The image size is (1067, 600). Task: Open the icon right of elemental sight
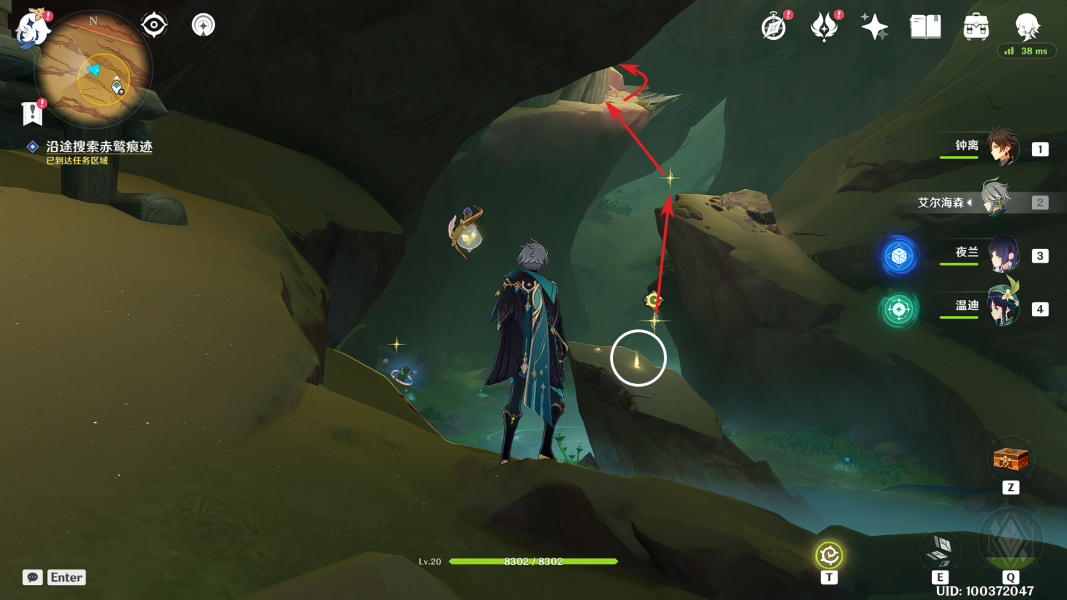click(x=203, y=24)
